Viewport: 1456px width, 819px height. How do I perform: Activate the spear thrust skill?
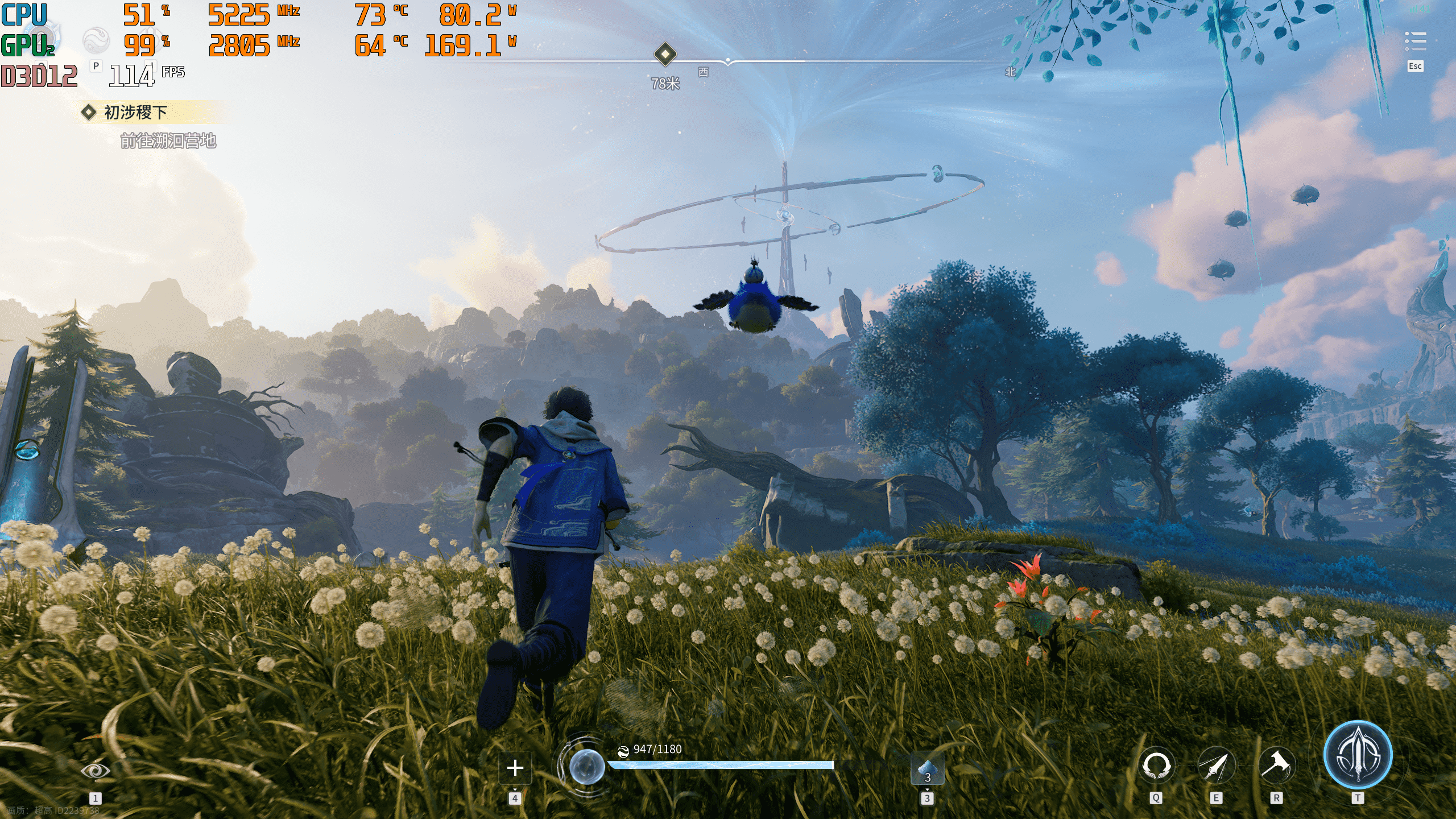pos(1216,766)
